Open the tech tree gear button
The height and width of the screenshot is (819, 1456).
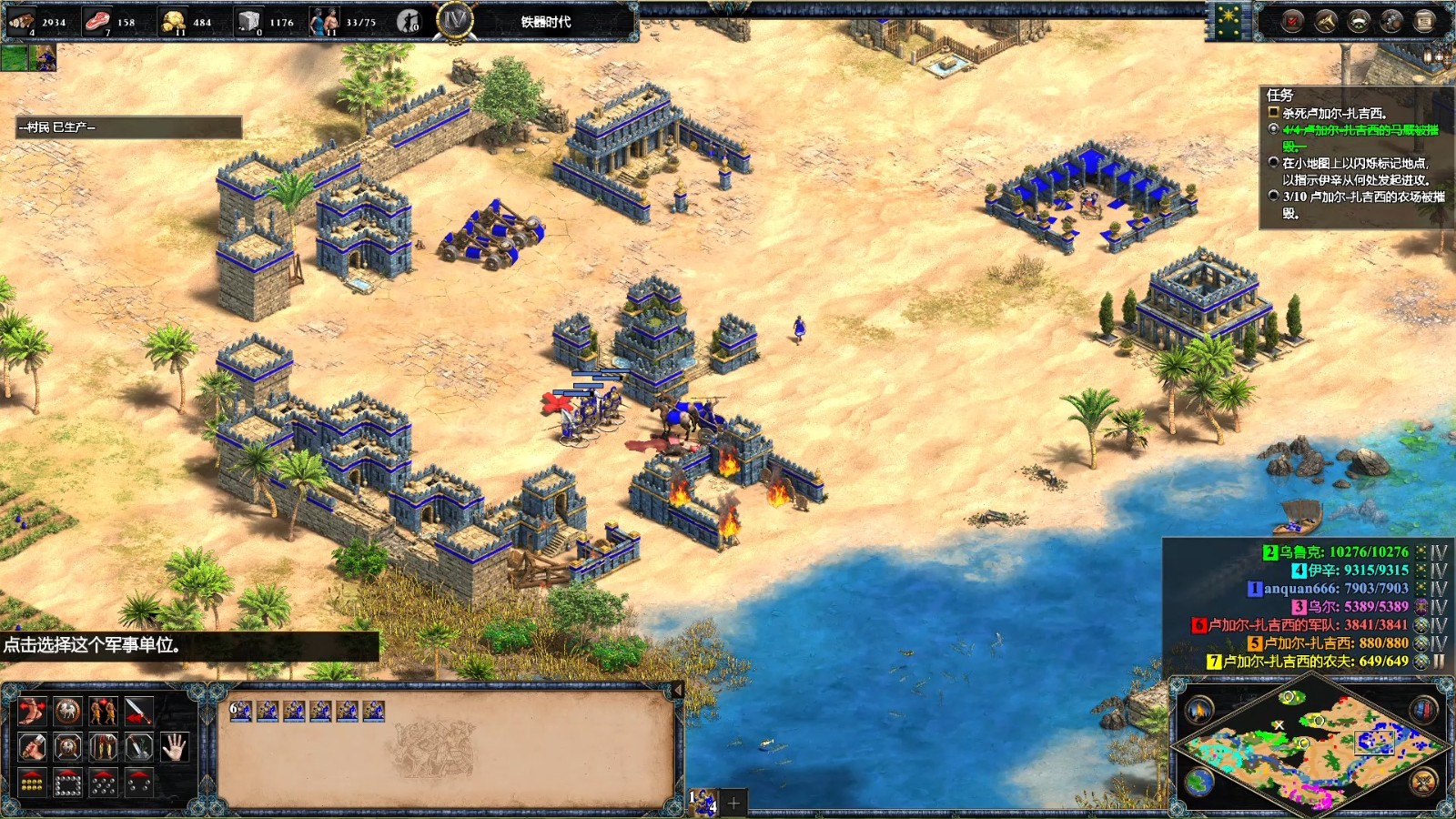pos(1391,21)
